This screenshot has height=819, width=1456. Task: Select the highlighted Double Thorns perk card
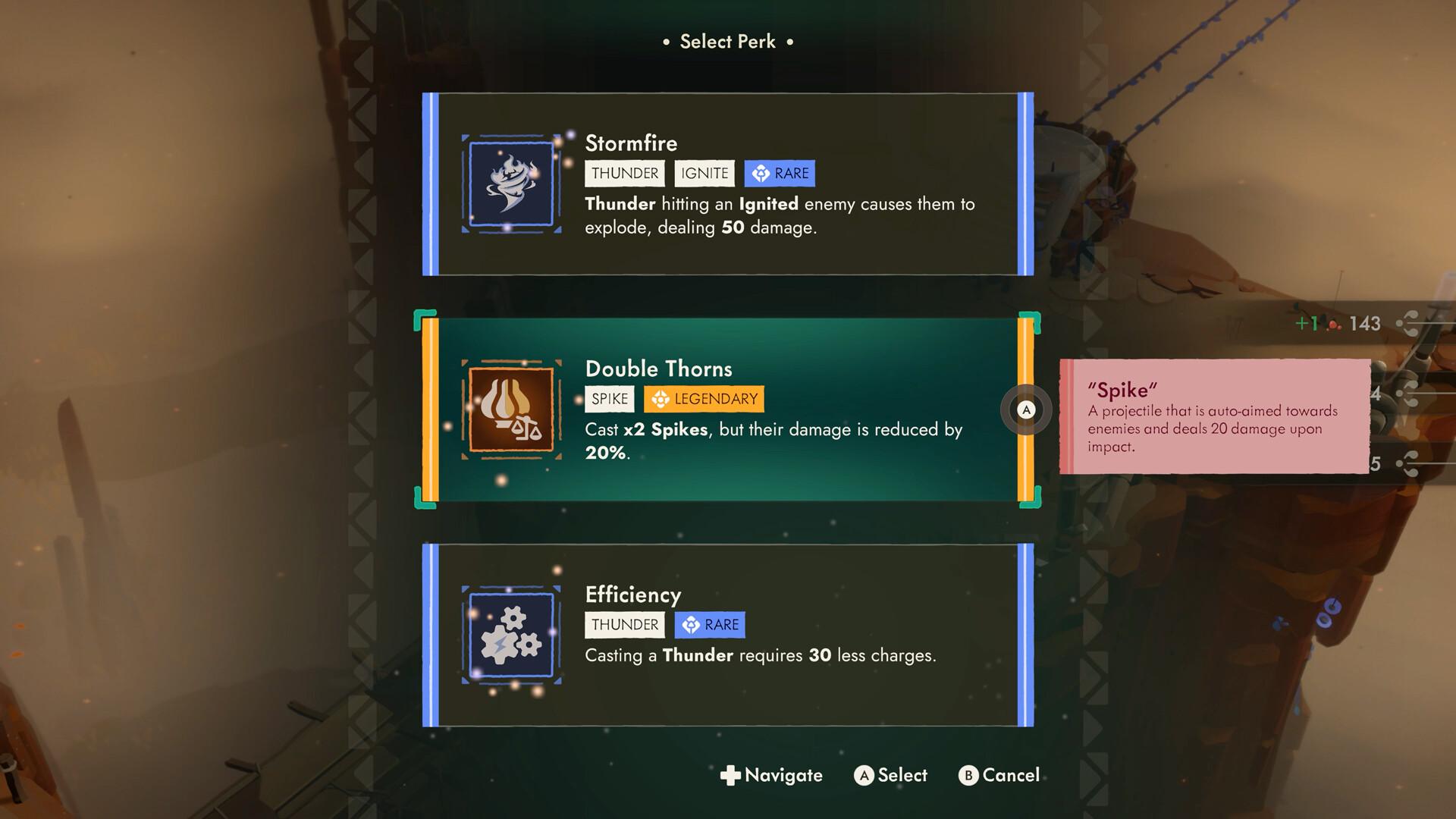(728, 409)
